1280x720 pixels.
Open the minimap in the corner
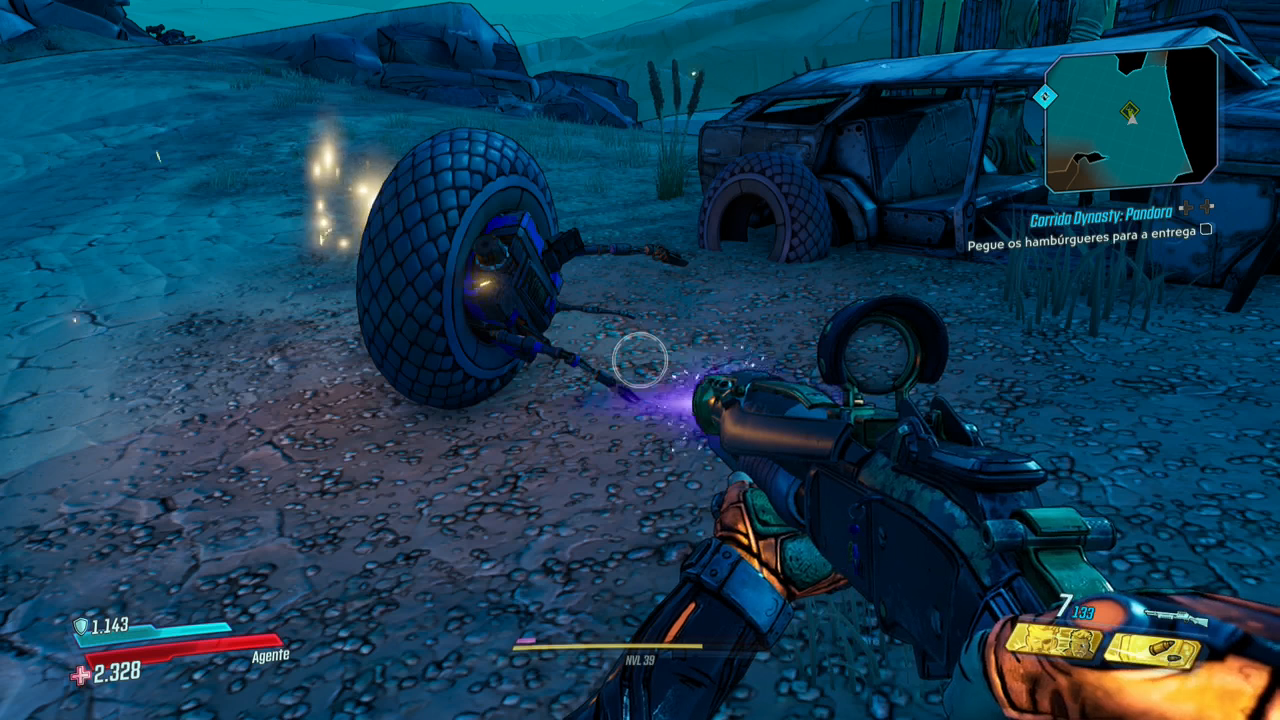(x=1131, y=118)
